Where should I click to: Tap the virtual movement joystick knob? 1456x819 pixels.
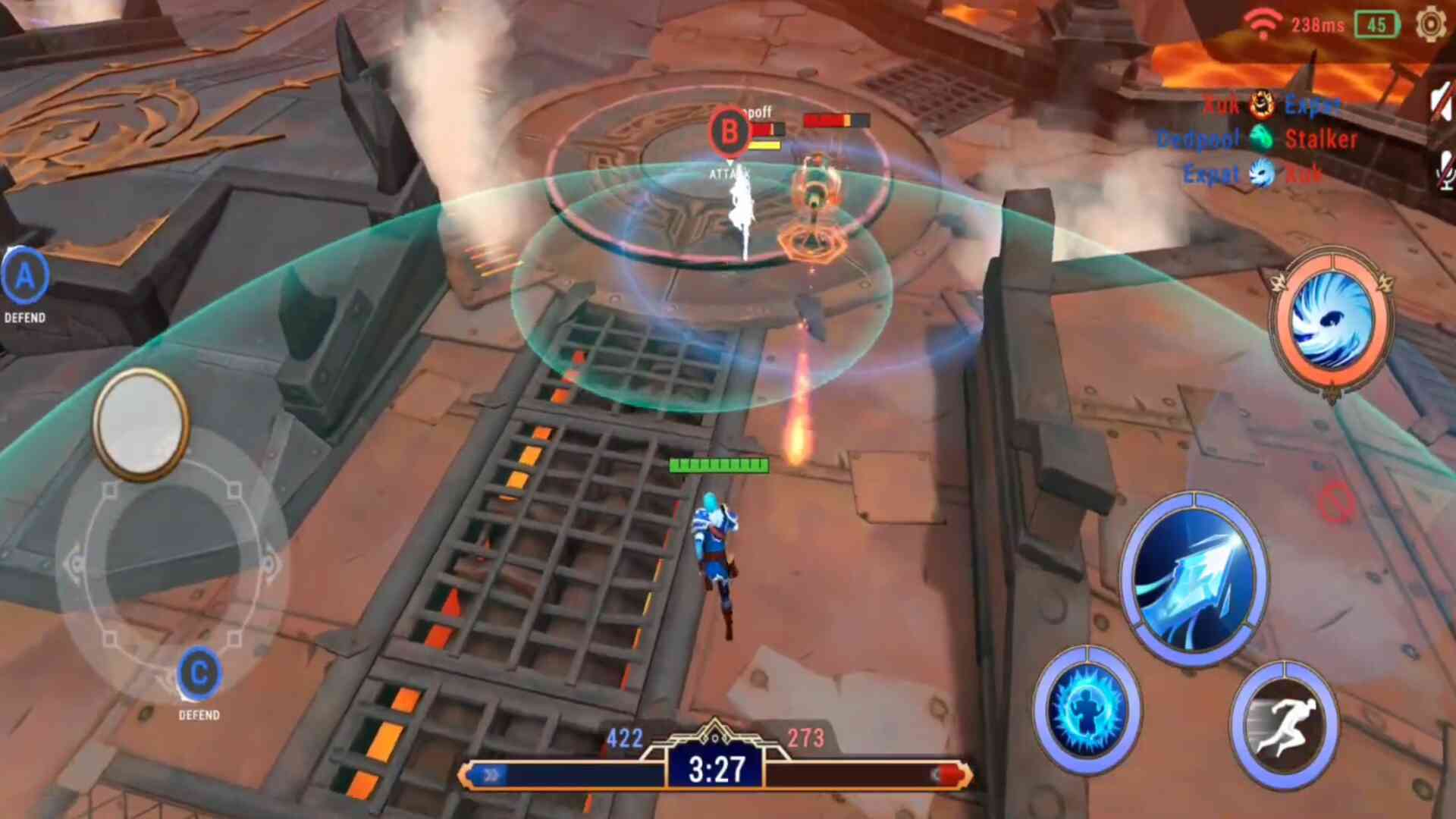pyautogui.click(x=141, y=423)
